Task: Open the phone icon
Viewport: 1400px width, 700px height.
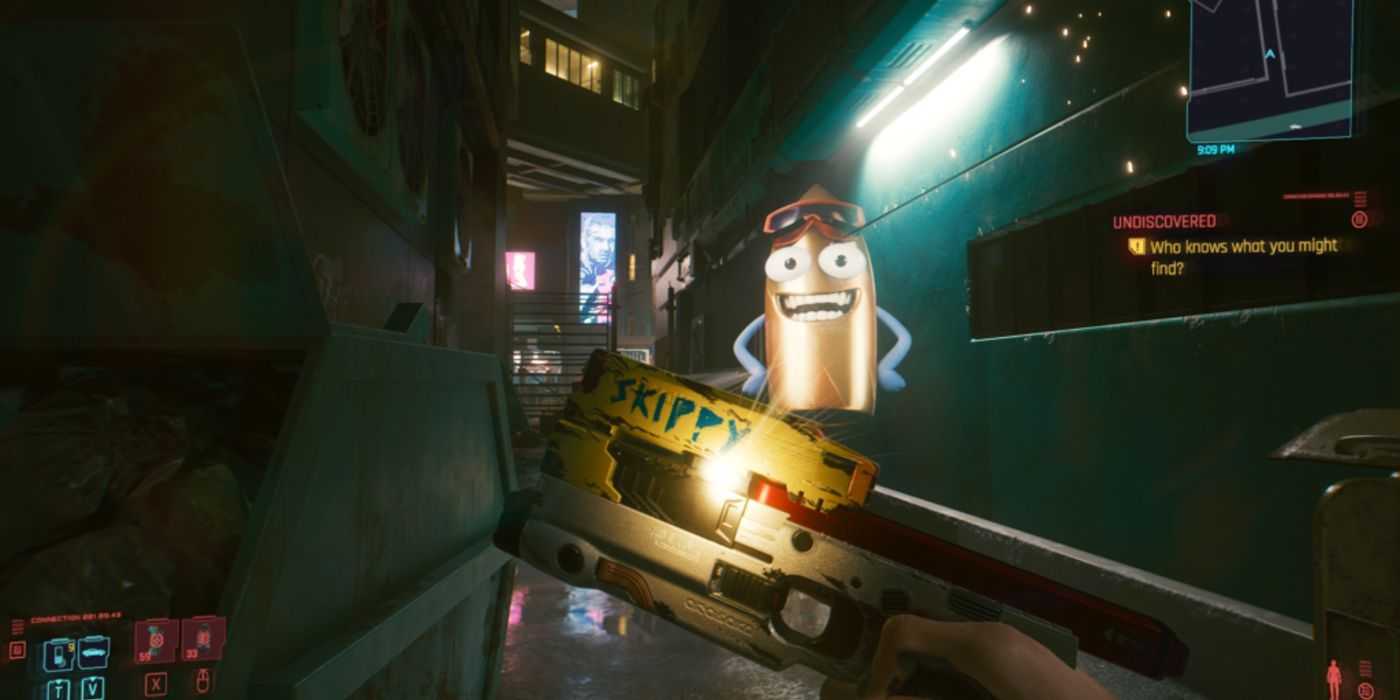Action: [x=58, y=654]
